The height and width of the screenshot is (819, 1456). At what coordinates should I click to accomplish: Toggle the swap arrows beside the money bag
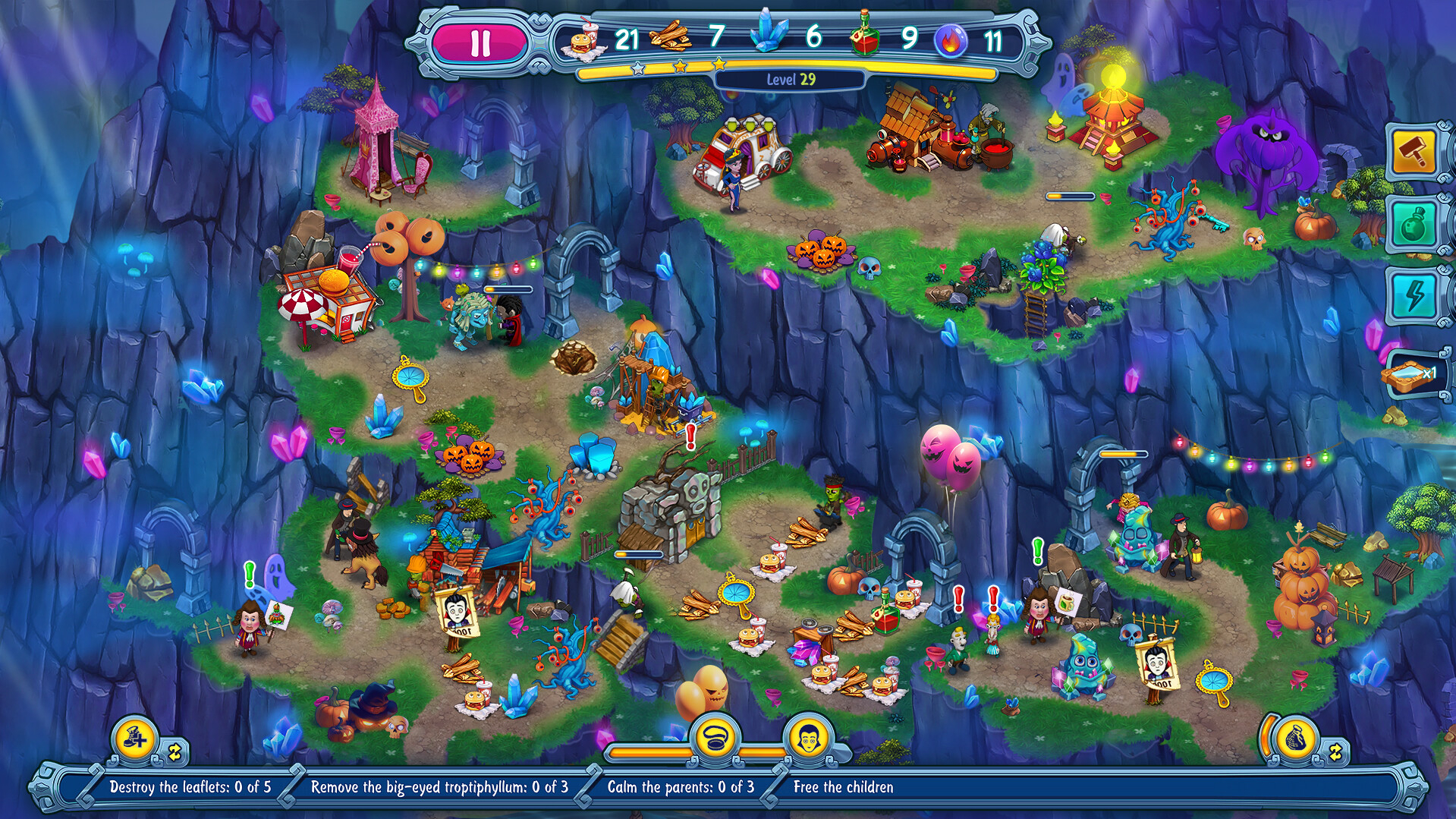(1335, 752)
